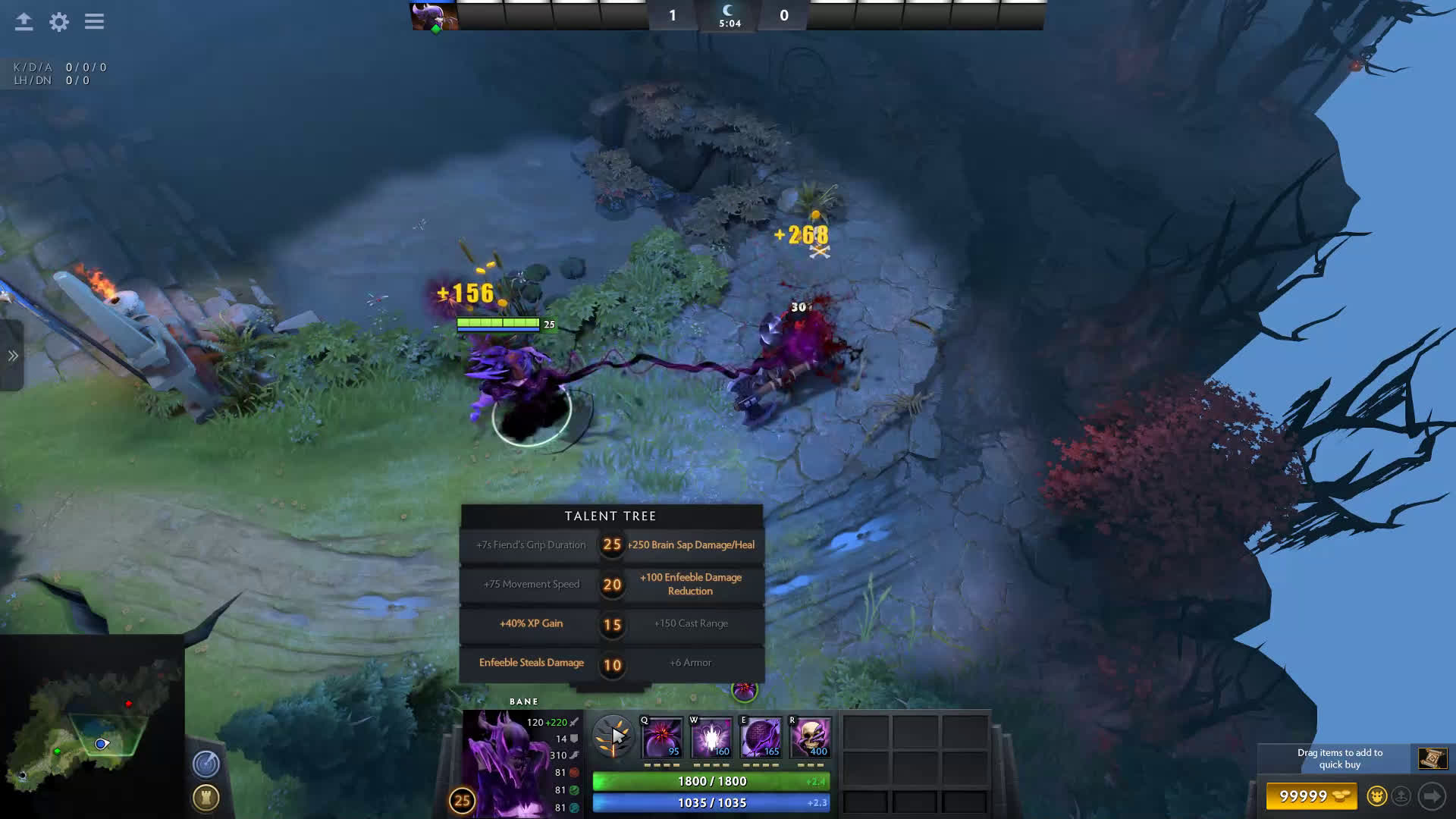Expand the left side panel arrows
The image size is (1456, 819).
pos(12,356)
